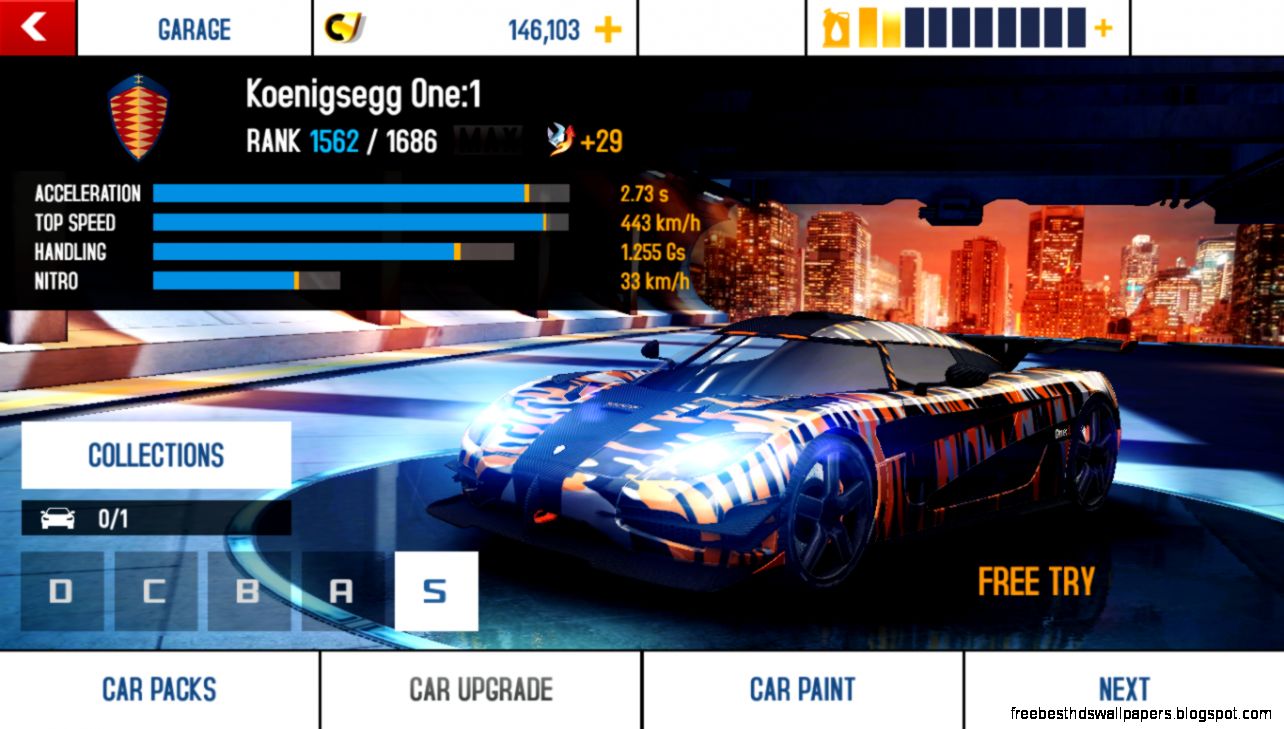Select car class B
This screenshot has width=1284, height=729.
coord(249,591)
